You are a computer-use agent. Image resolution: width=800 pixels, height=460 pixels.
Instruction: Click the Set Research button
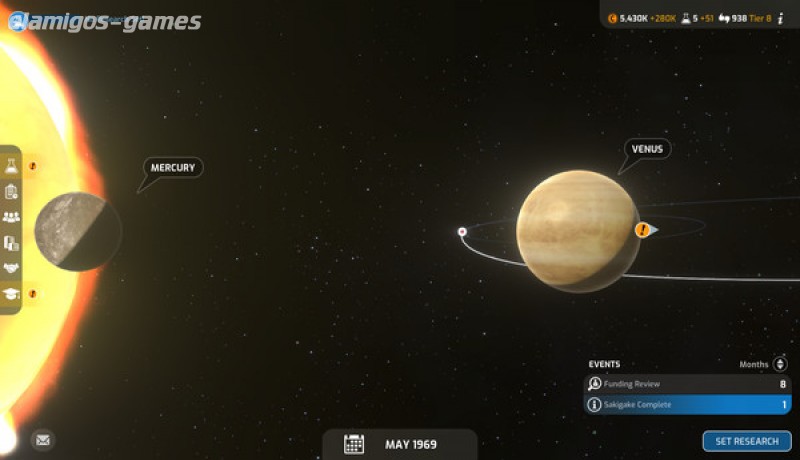(746, 441)
